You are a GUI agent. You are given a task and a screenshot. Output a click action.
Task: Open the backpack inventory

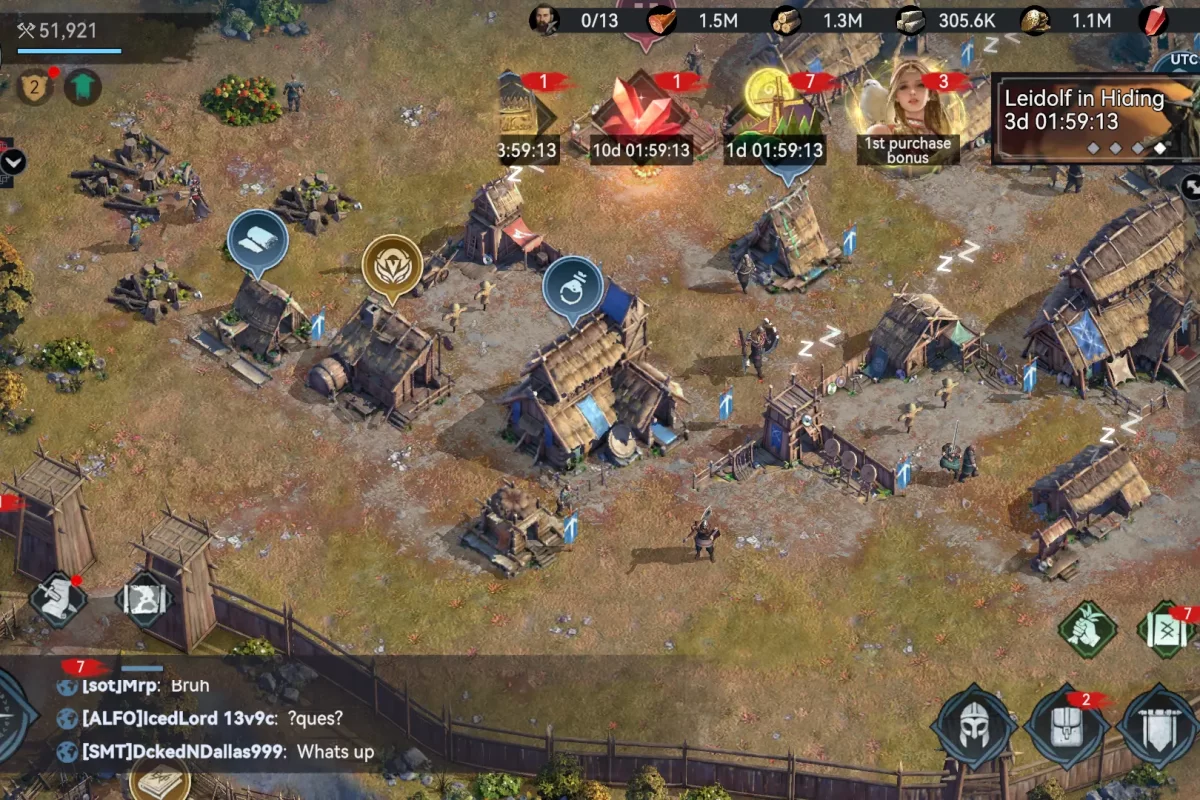pyautogui.click(x=1066, y=726)
